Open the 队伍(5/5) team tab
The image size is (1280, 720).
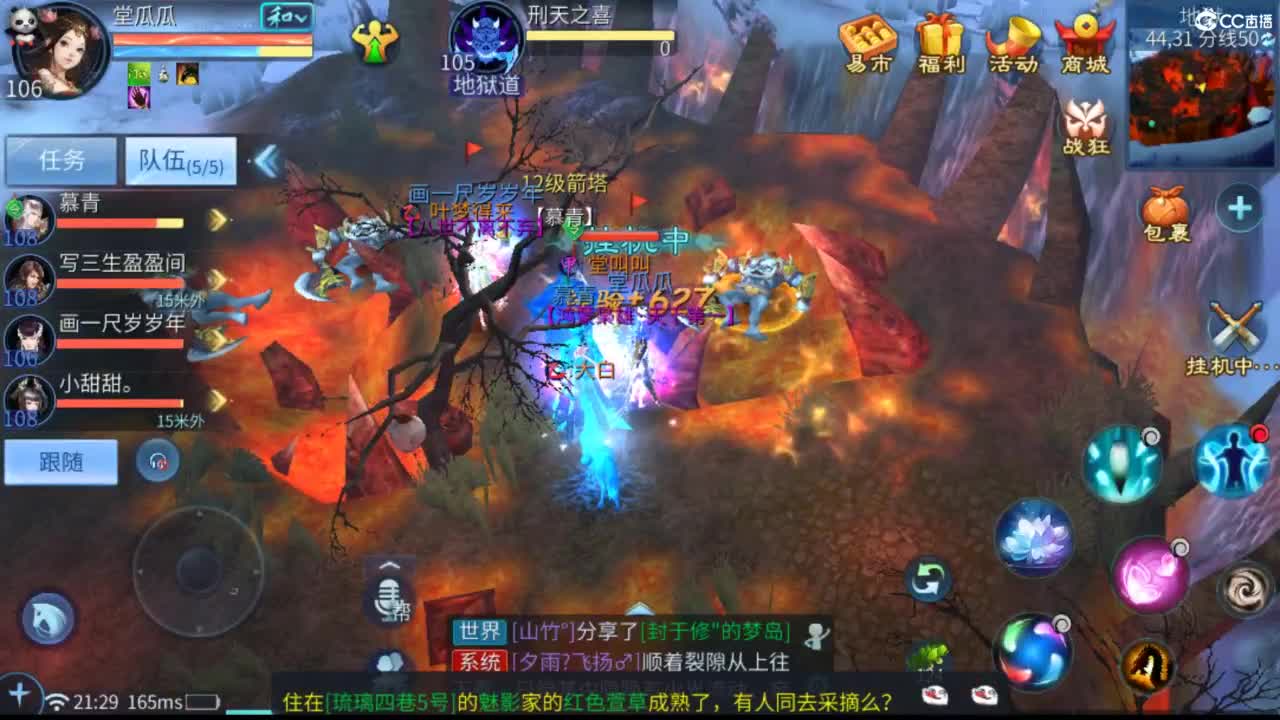(180, 160)
